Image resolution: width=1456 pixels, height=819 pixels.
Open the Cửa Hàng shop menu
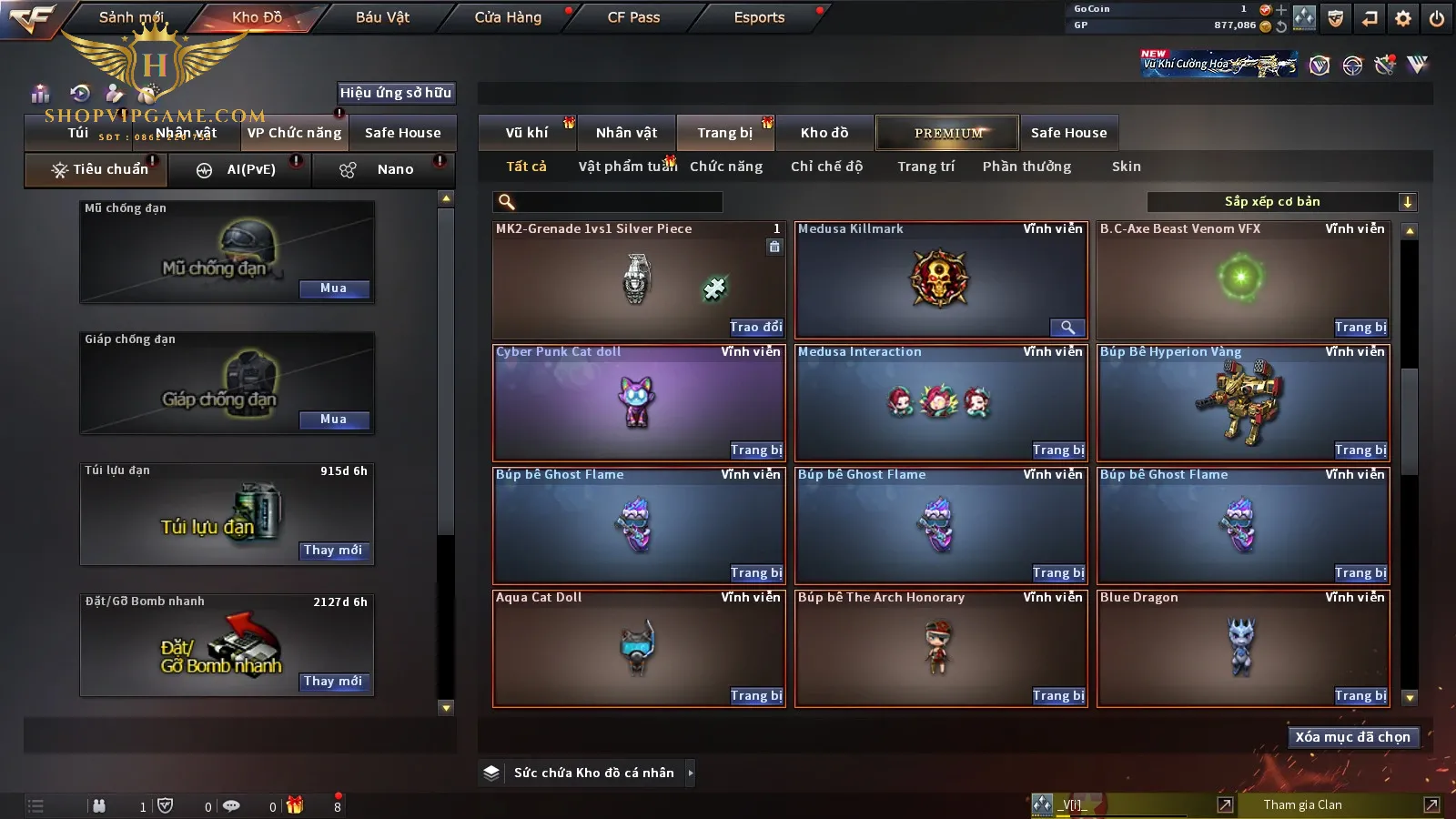(508, 17)
